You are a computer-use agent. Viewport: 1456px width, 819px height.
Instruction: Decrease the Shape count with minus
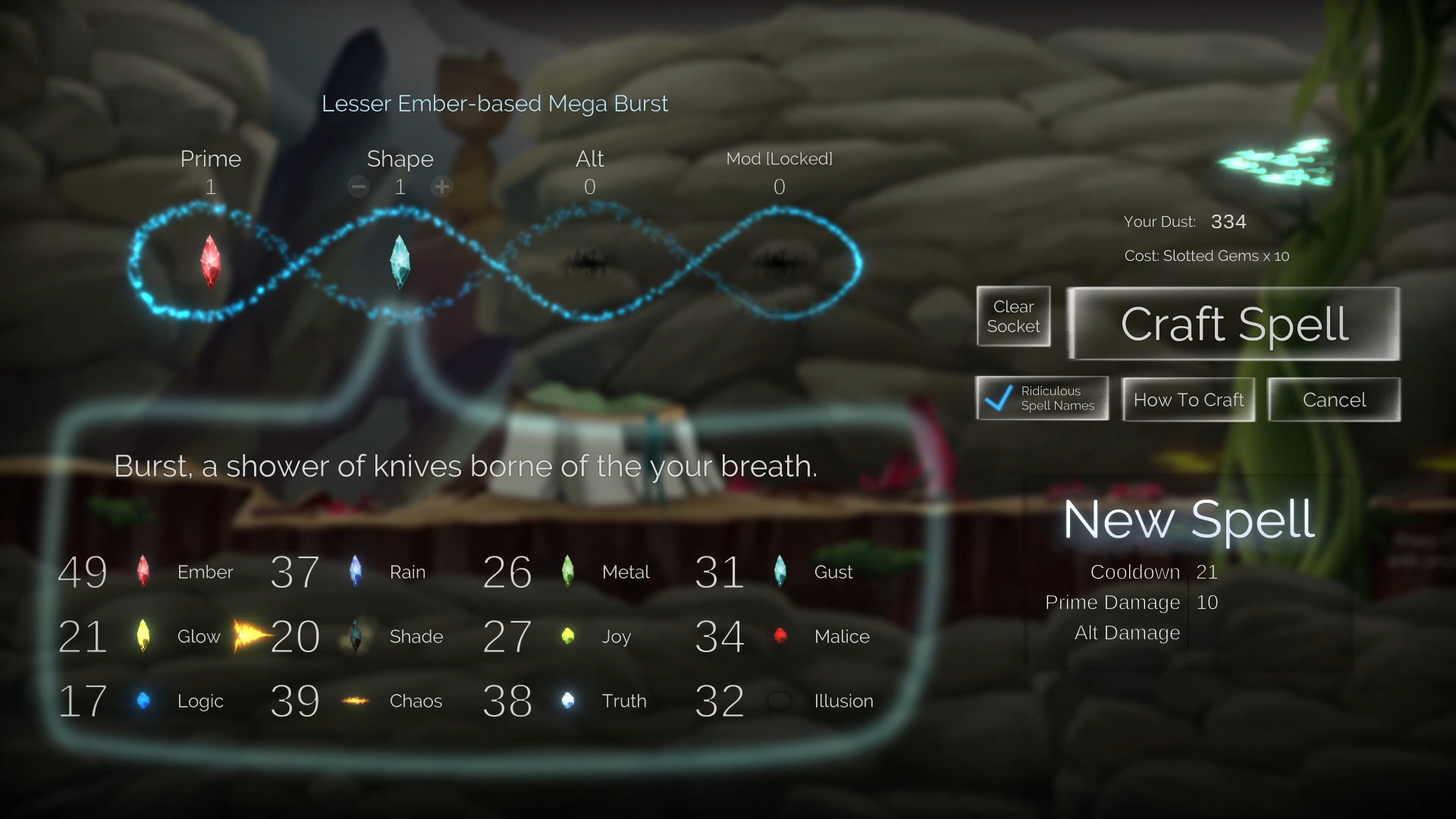click(358, 186)
